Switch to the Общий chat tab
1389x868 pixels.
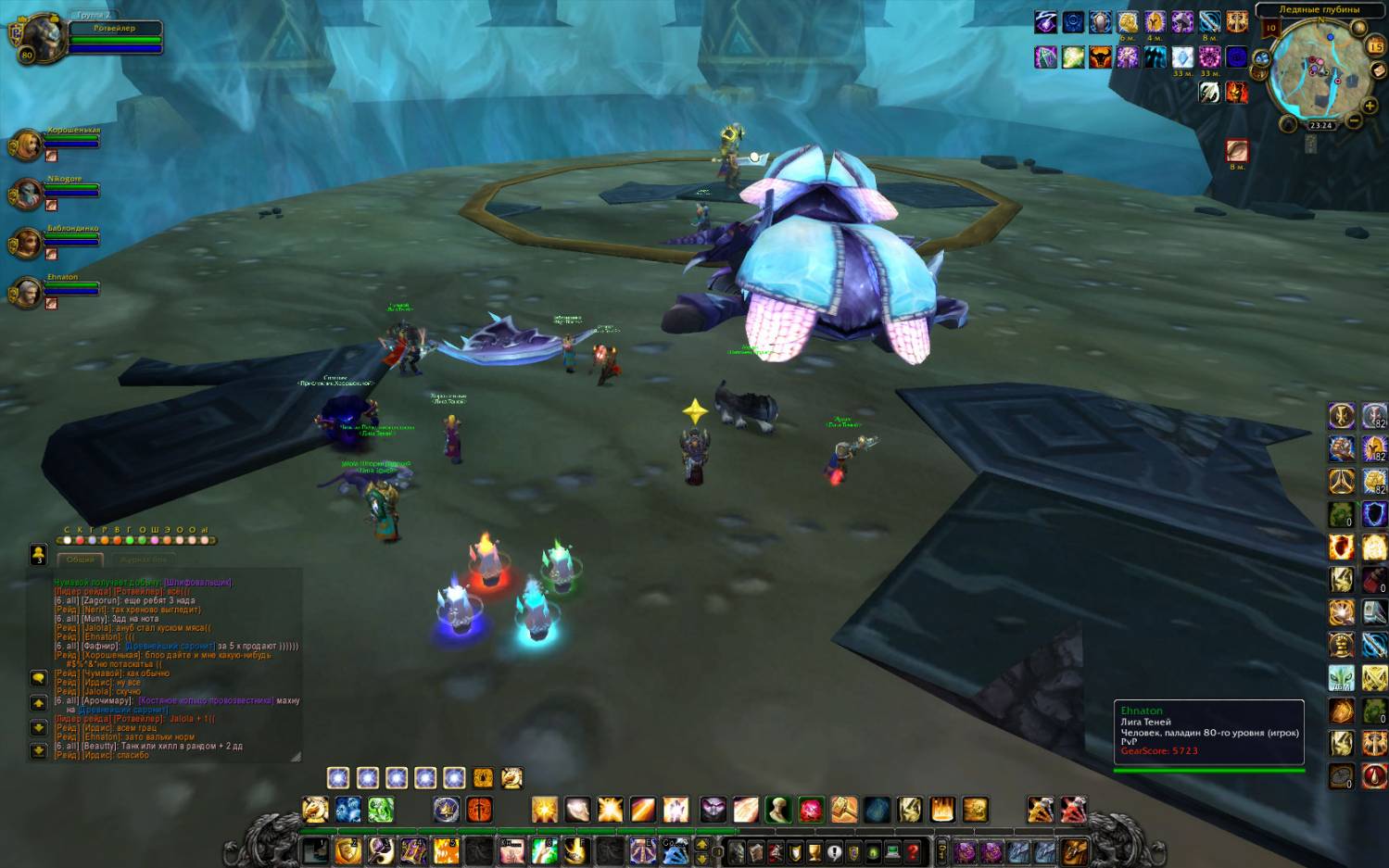(81, 560)
